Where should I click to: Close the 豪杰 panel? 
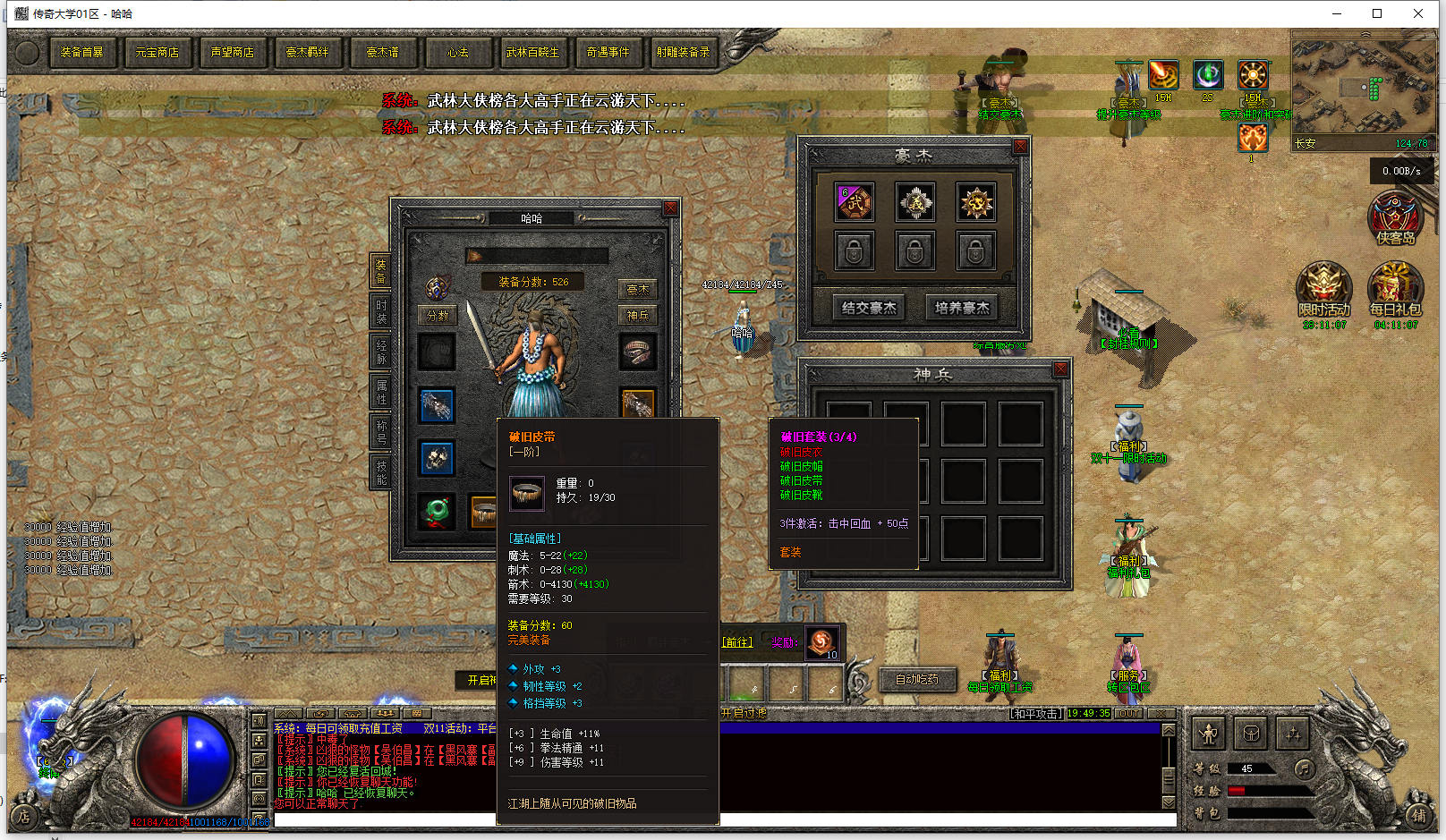pyautogui.click(x=1020, y=147)
